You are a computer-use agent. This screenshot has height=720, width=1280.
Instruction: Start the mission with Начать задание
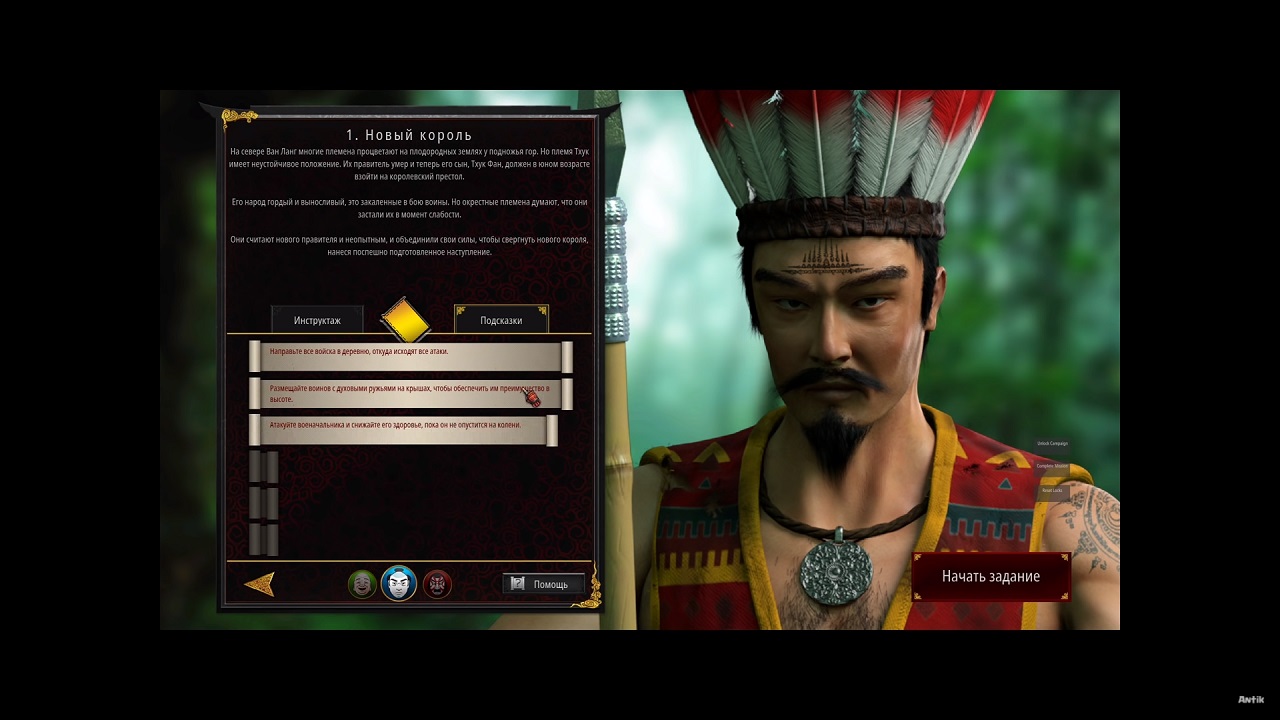[990, 577]
